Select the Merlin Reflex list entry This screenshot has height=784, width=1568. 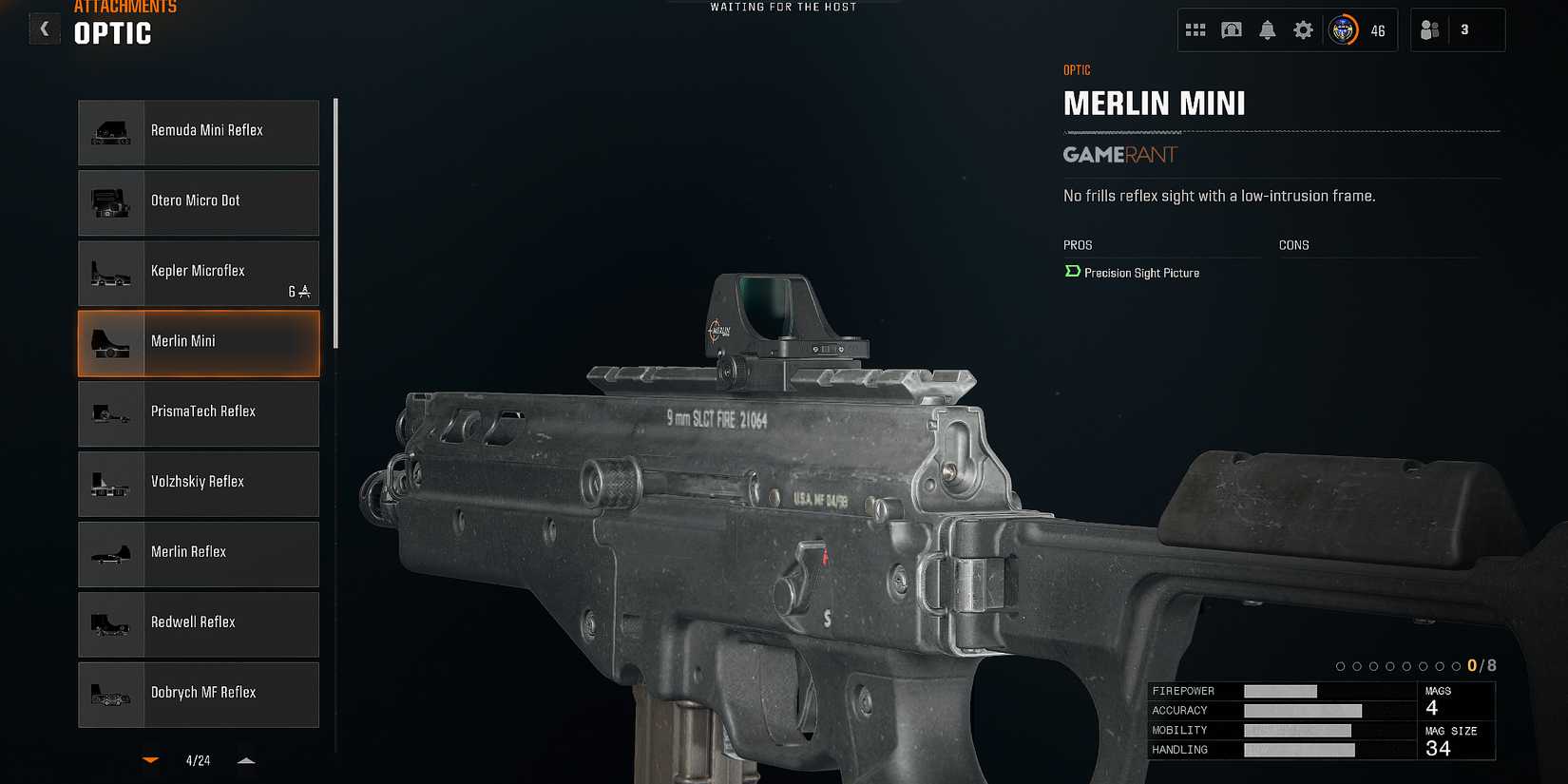(x=198, y=553)
